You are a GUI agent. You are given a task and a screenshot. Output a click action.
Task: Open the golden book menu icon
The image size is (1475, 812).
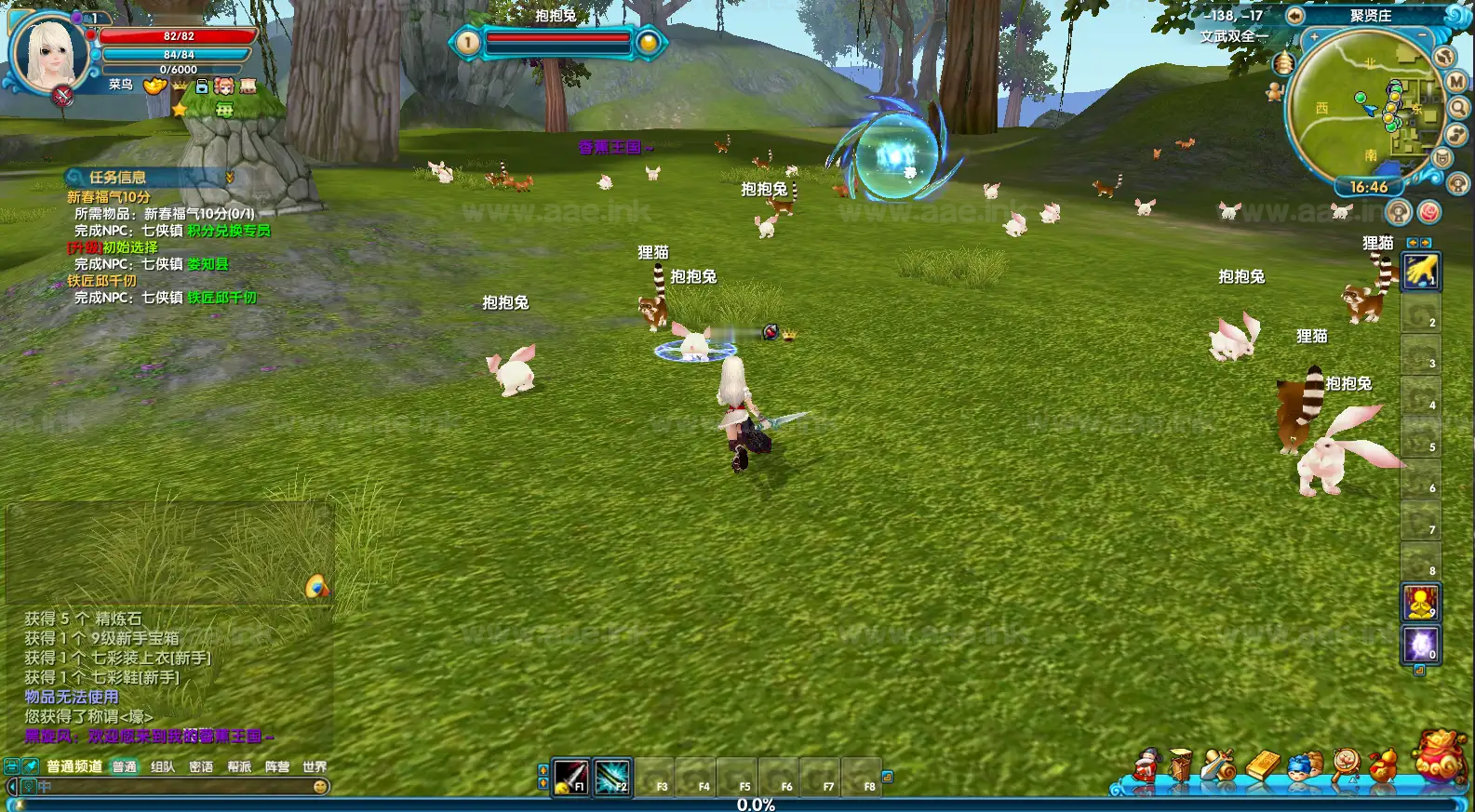[x=1263, y=765]
